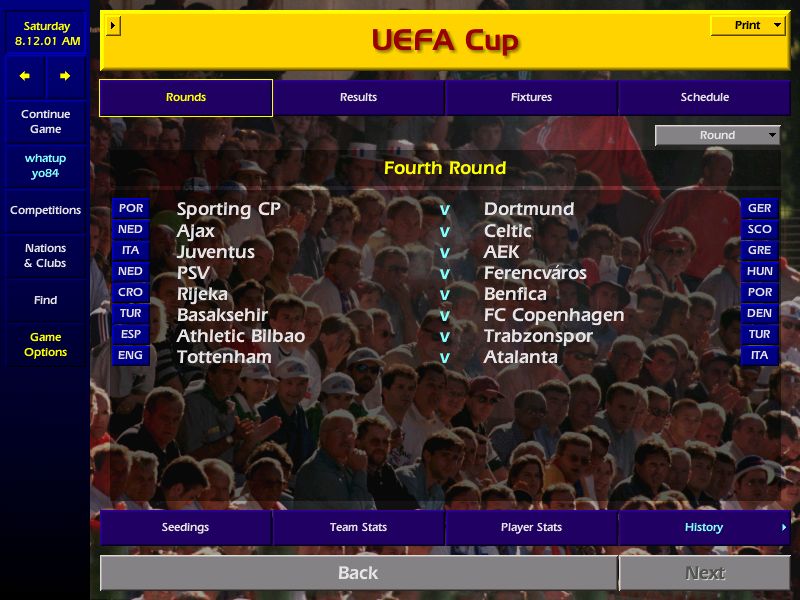Viewport: 800px width, 600px height.
Task: Open the Find screen
Action: (x=45, y=300)
